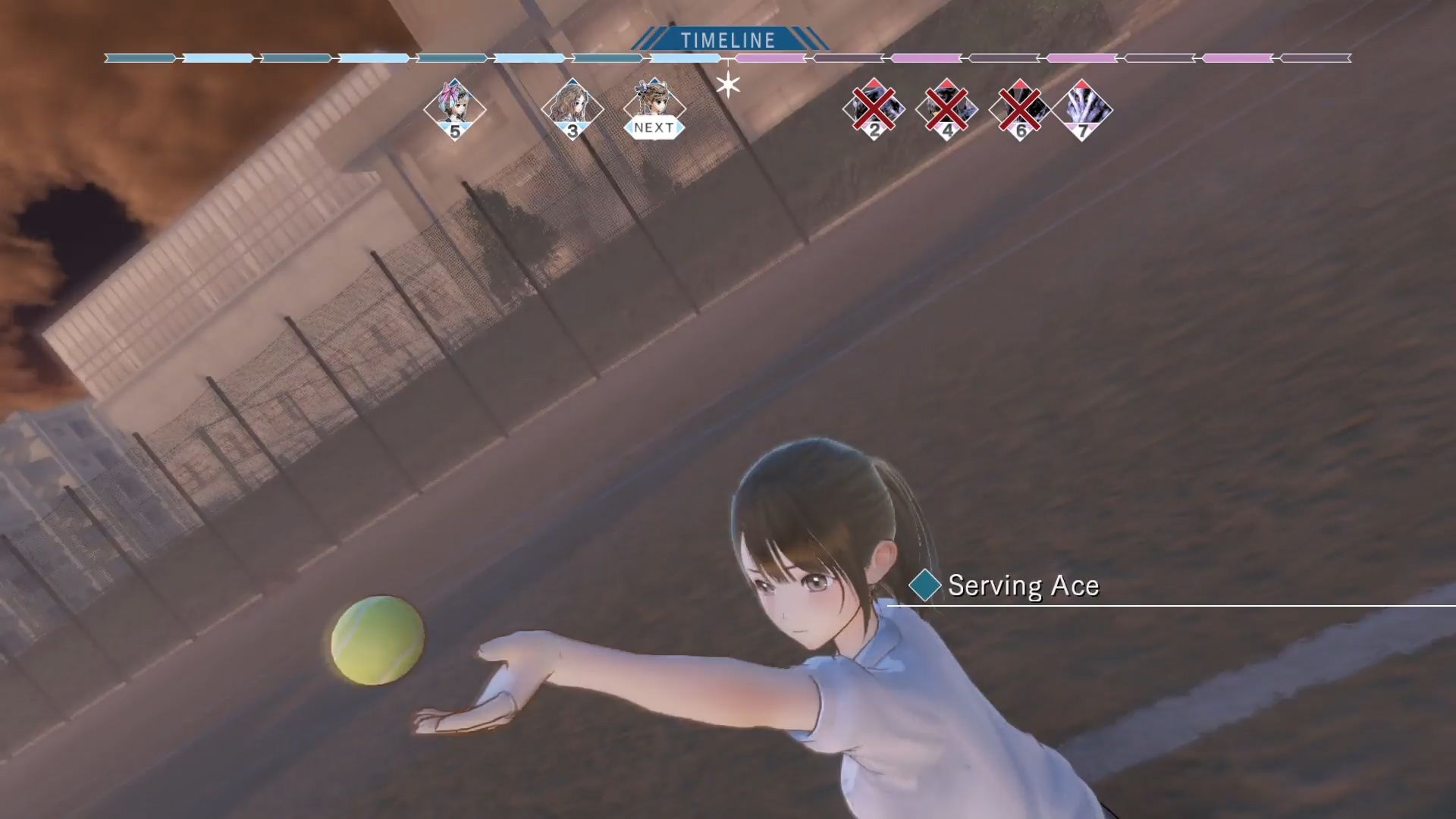Click the teal diamond beside Serving Ace
This screenshot has height=819, width=1456.
[x=924, y=585]
